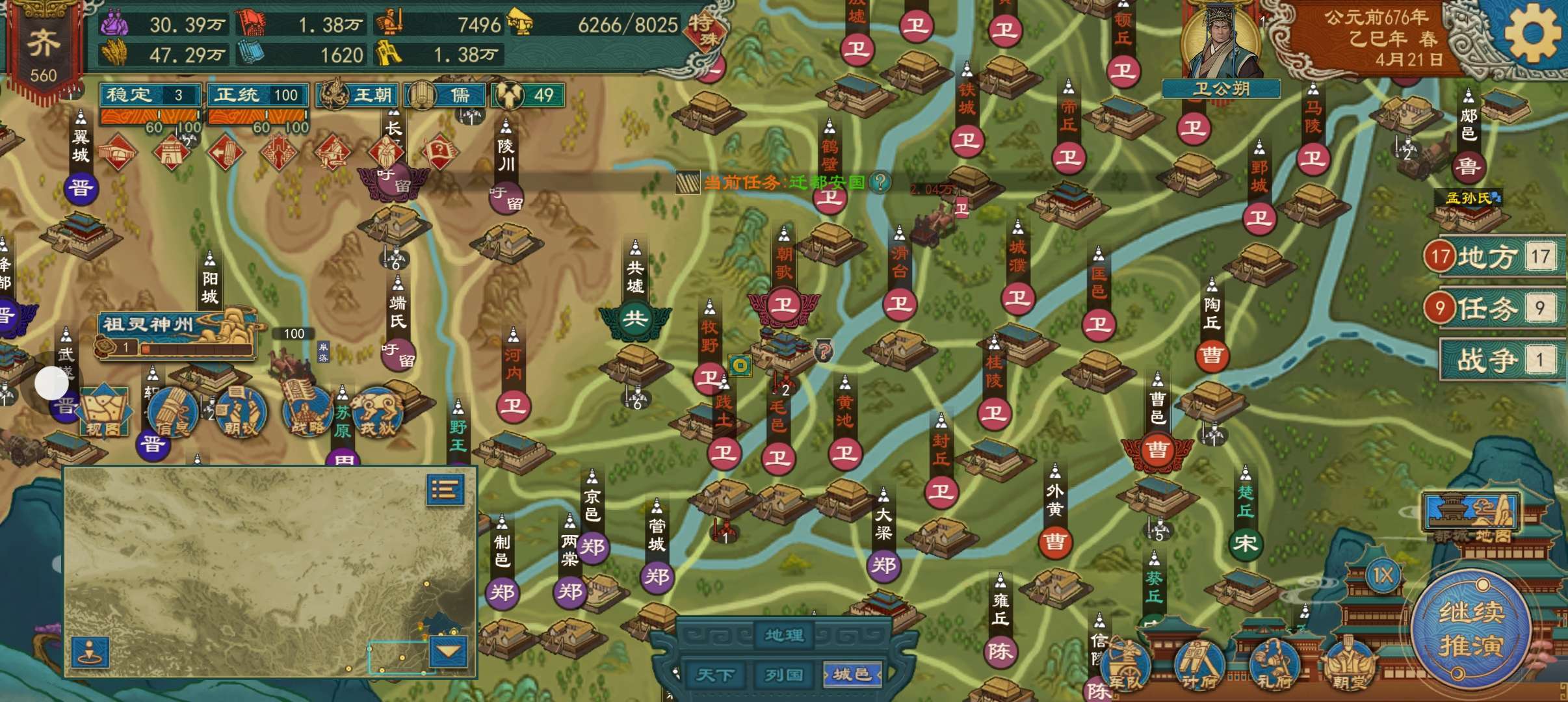Select the 地理 terrain view
The image size is (1568, 702).
(784, 634)
